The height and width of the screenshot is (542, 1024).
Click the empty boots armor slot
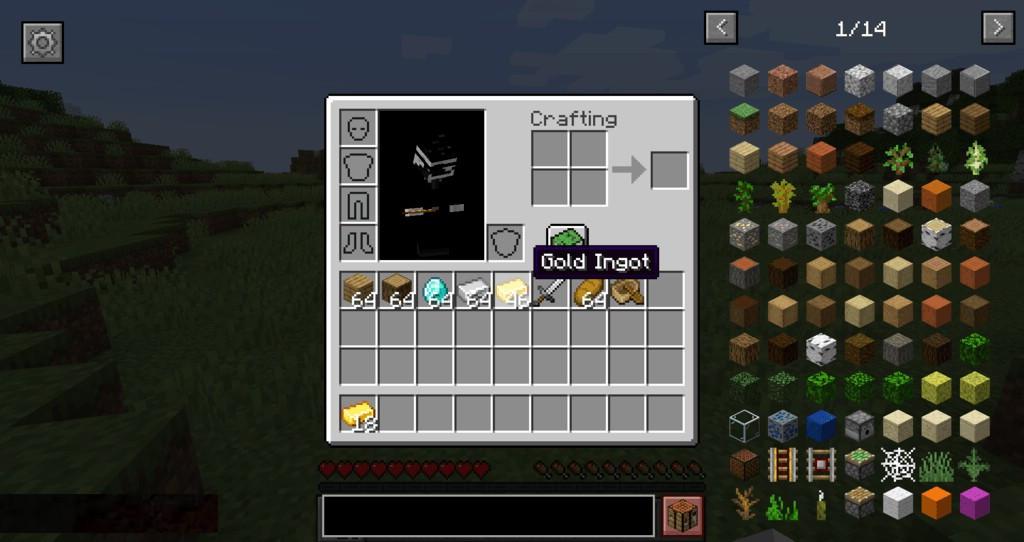pos(358,242)
